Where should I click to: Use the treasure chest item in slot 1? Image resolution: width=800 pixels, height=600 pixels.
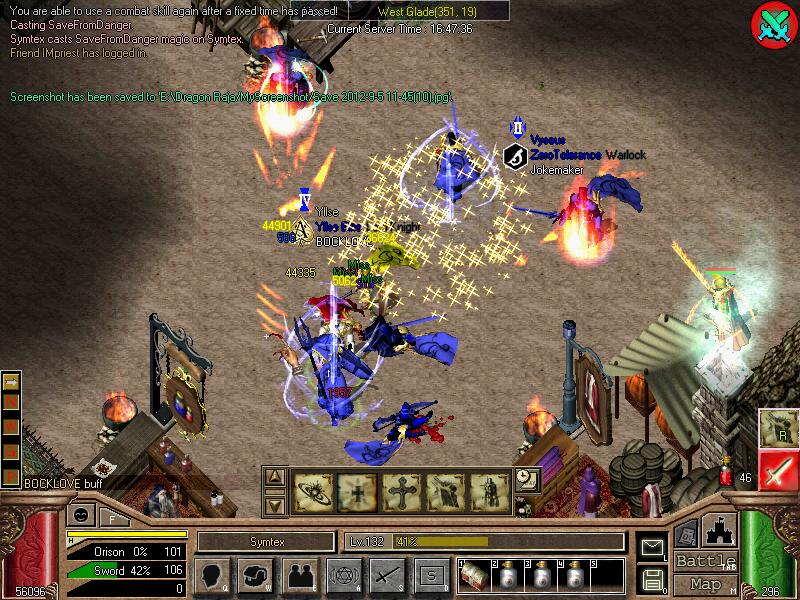pos(473,577)
